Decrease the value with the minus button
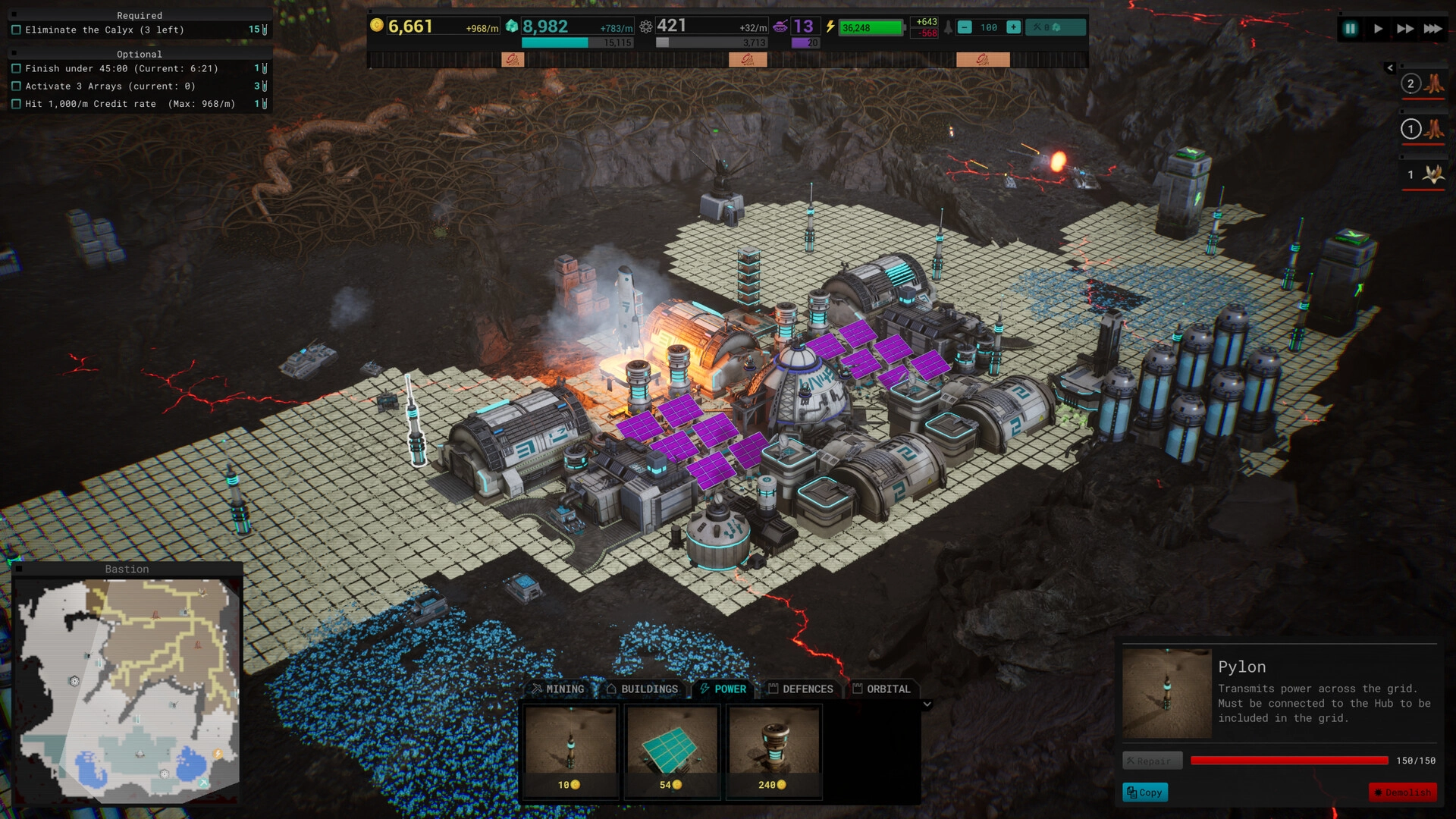 coord(965,27)
